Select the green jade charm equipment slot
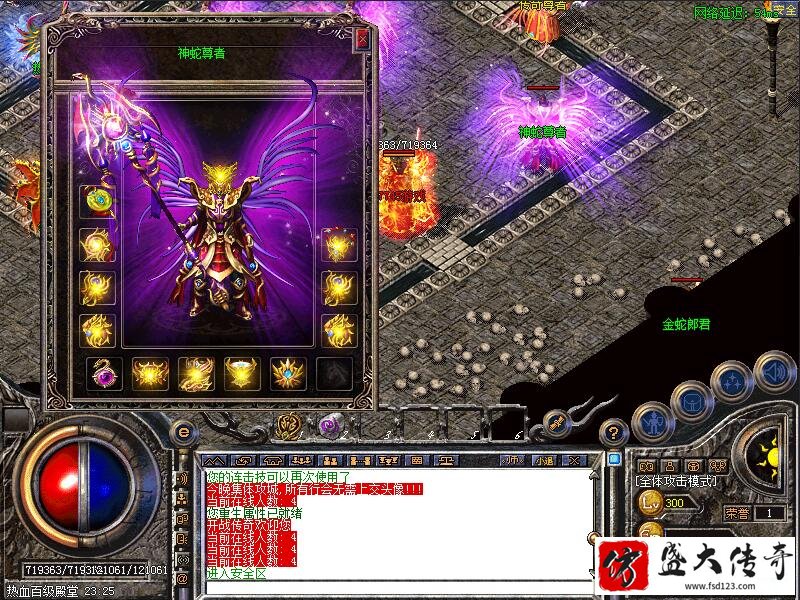 (97, 200)
